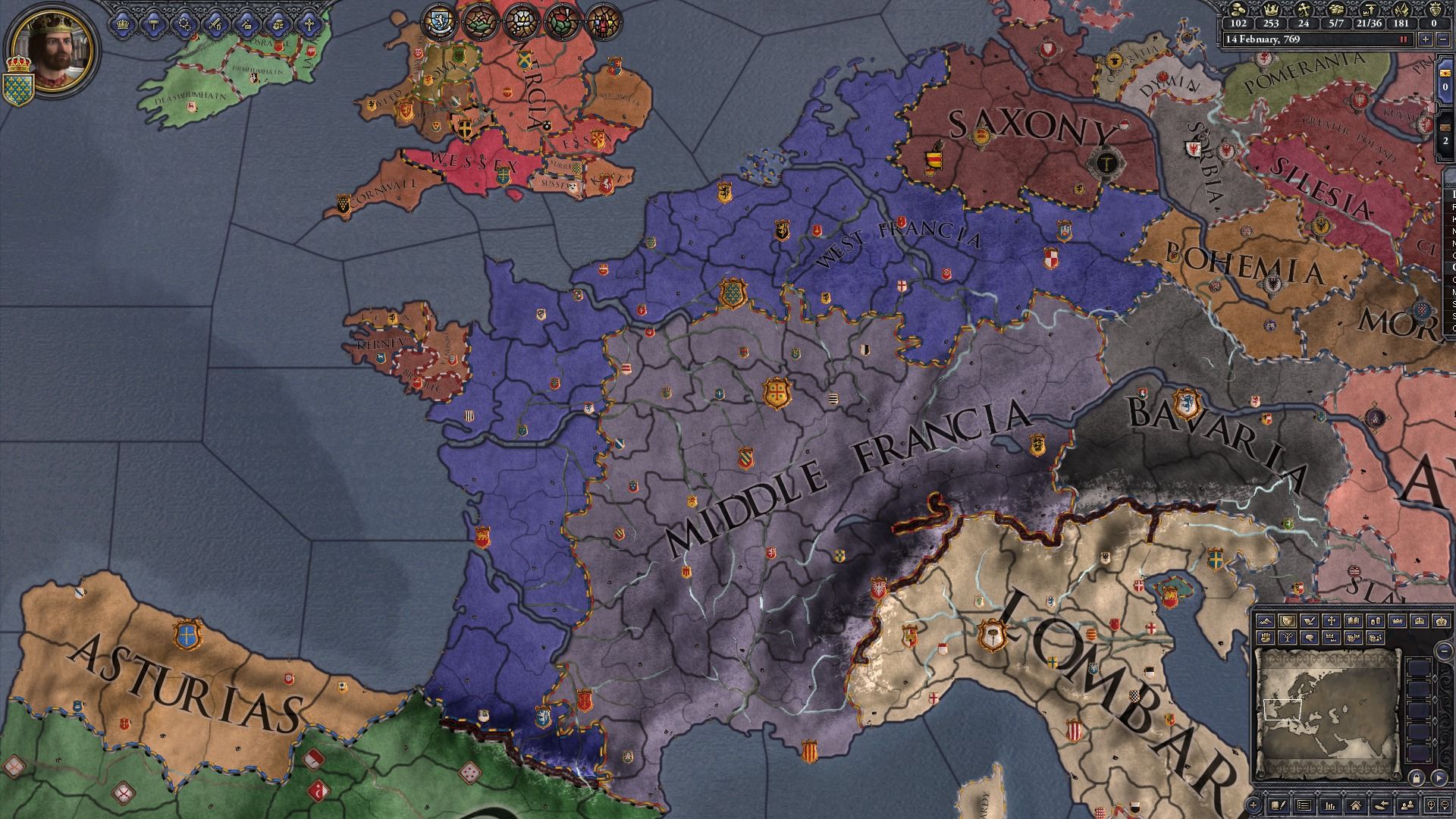Image resolution: width=1456 pixels, height=819 pixels.
Task: Open the ledger via the bar chart icon
Action: click(1330, 805)
